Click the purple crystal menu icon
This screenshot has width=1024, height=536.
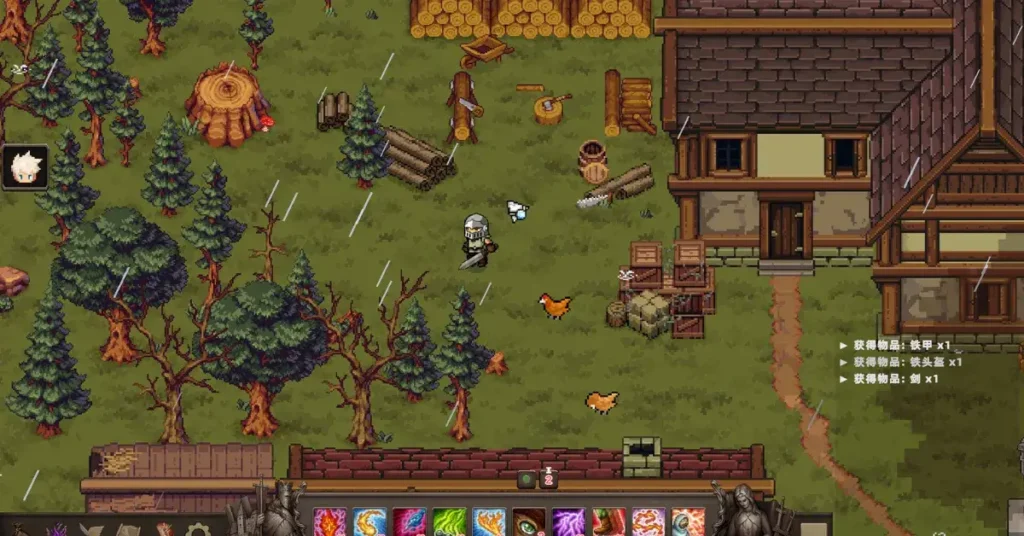pyautogui.click(x=58, y=530)
